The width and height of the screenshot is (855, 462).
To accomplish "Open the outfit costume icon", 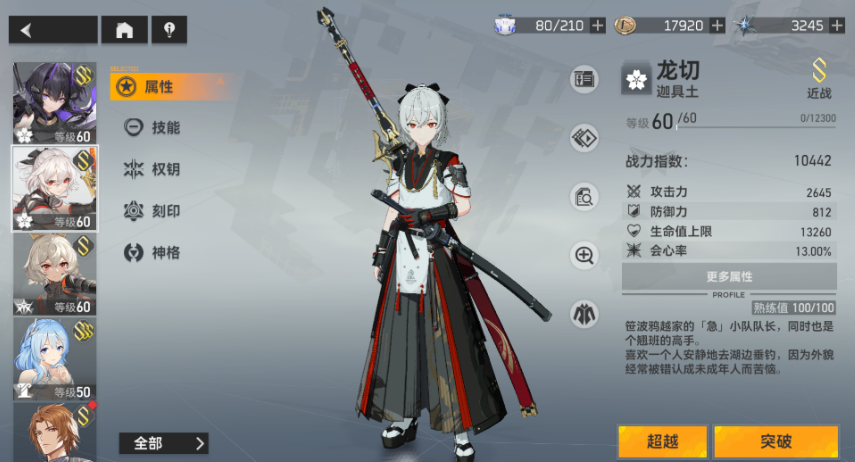I will coord(584,313).
